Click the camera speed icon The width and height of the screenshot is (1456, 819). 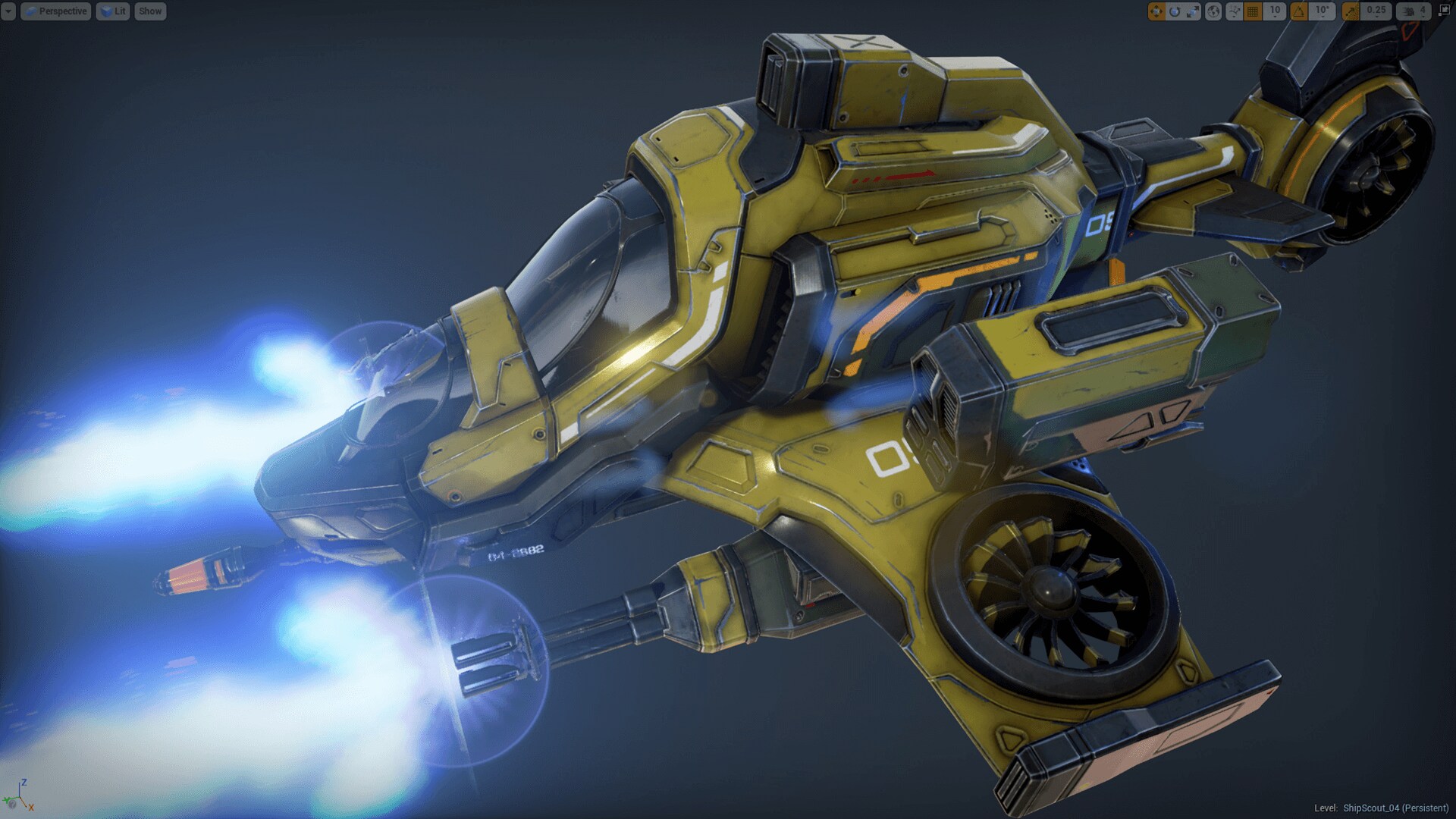pyautogui.click(x=1409, y=11)
